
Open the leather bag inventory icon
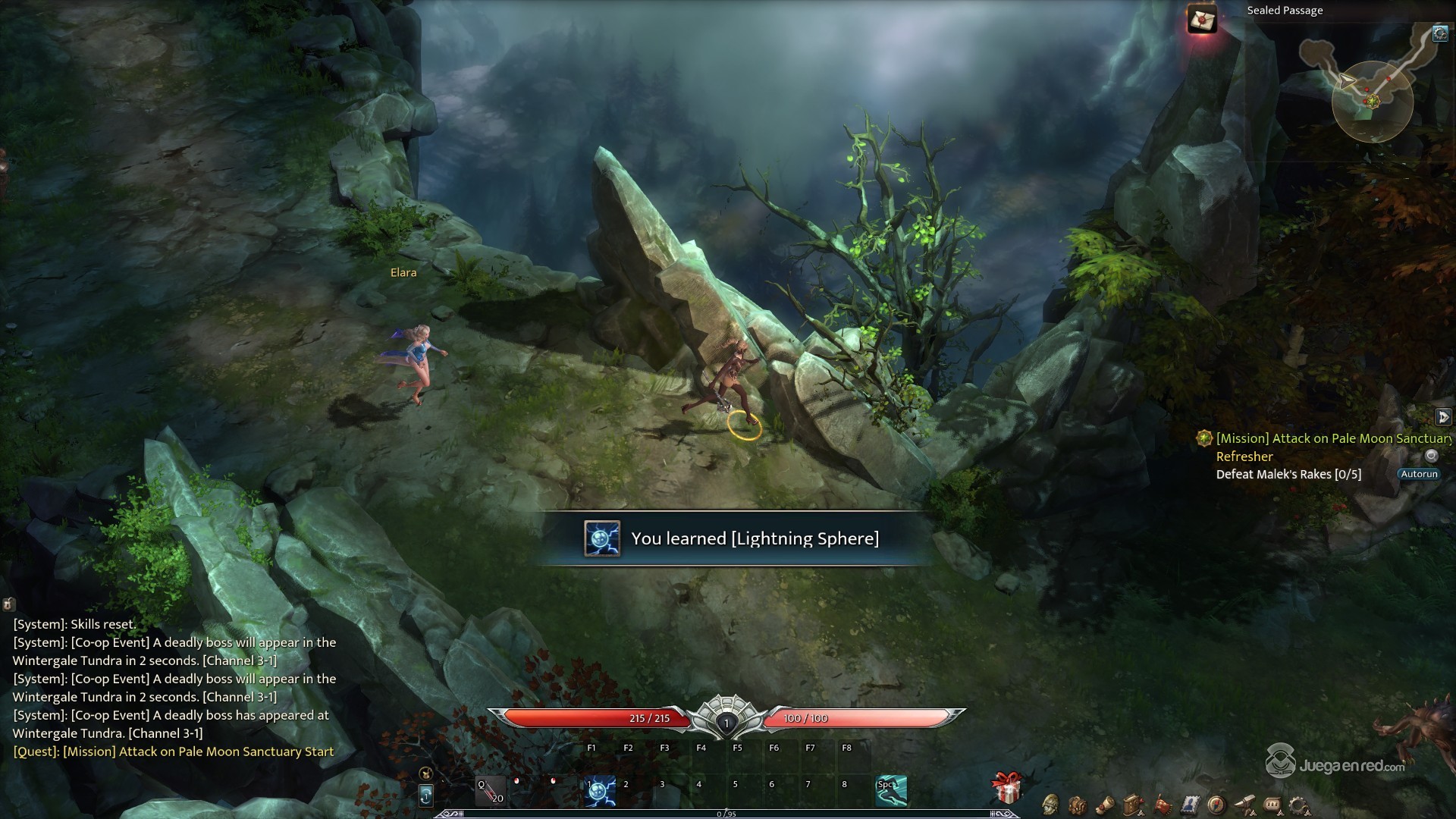(1078, 804)
